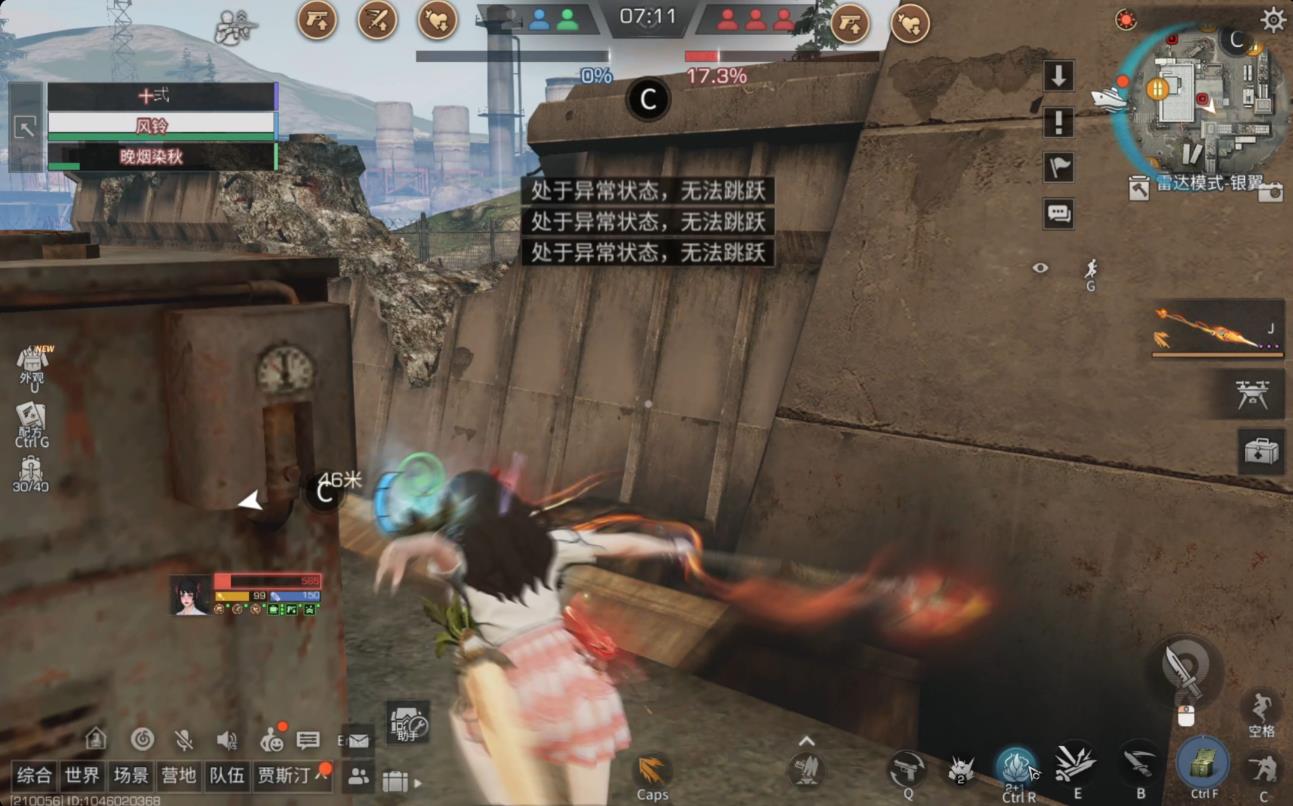The height and width of the screenshot is (806, 1293).
Task: Use the first aid kit icon
Action: coord(1261,450)
